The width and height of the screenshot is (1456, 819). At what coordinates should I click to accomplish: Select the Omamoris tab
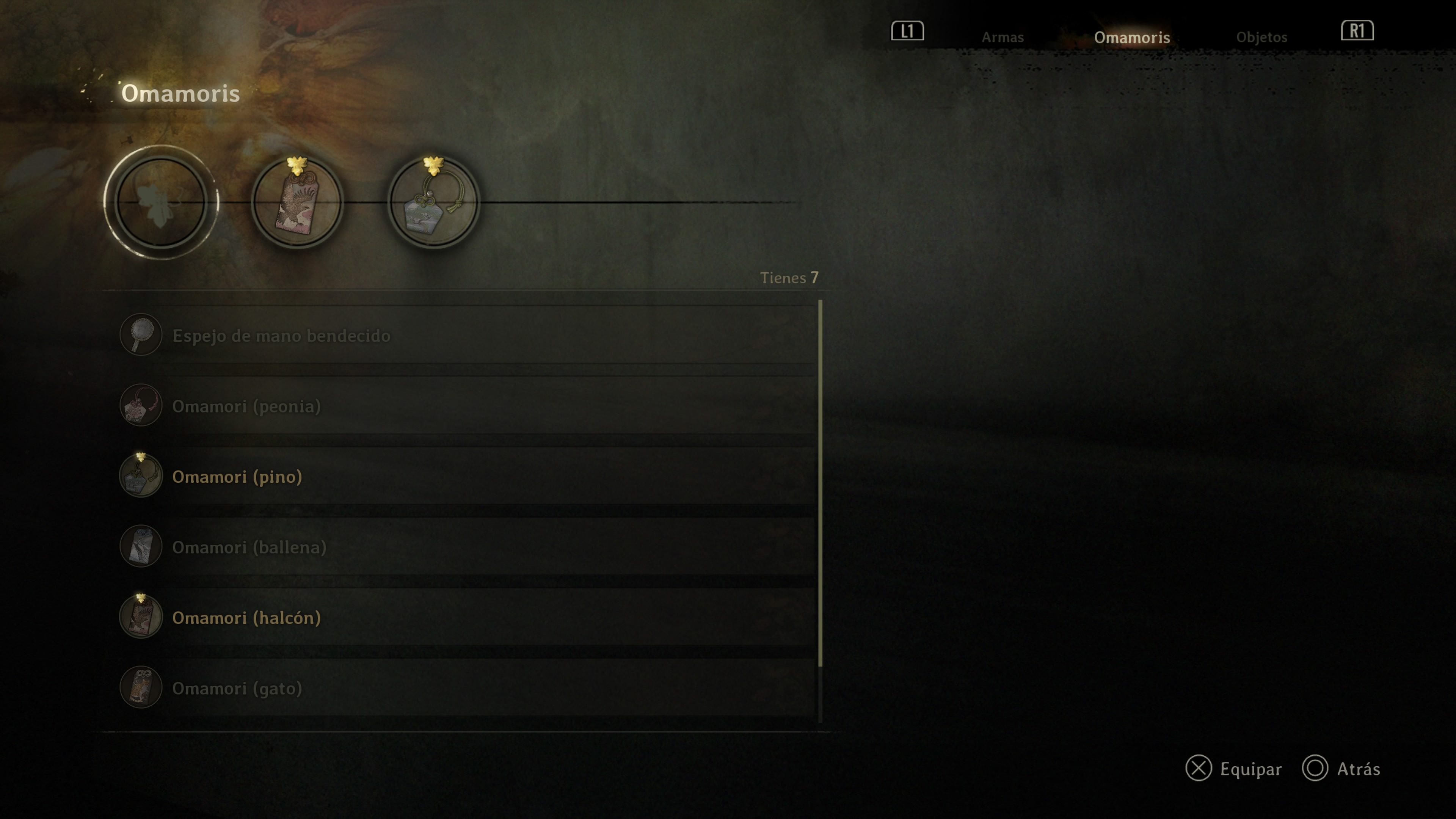[1131, 37]
